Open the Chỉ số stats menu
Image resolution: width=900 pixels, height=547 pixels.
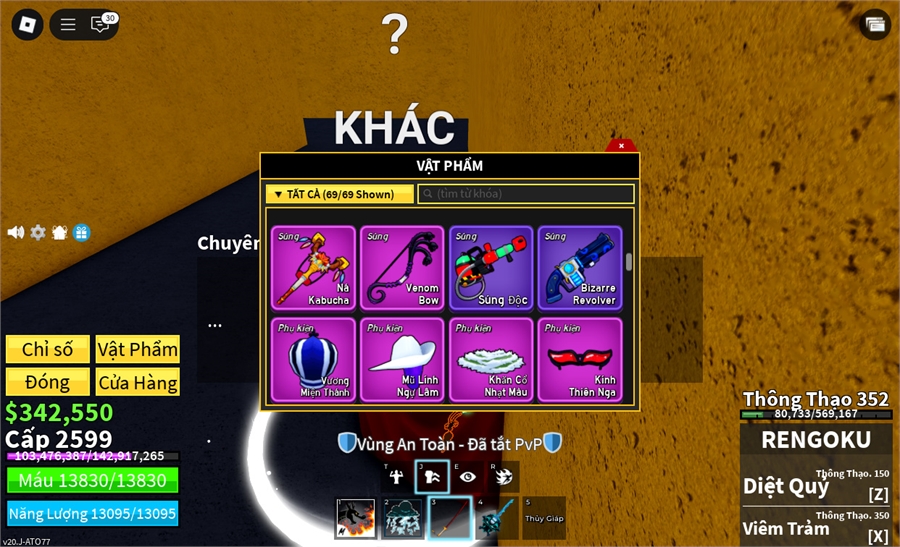pos(47,349)
